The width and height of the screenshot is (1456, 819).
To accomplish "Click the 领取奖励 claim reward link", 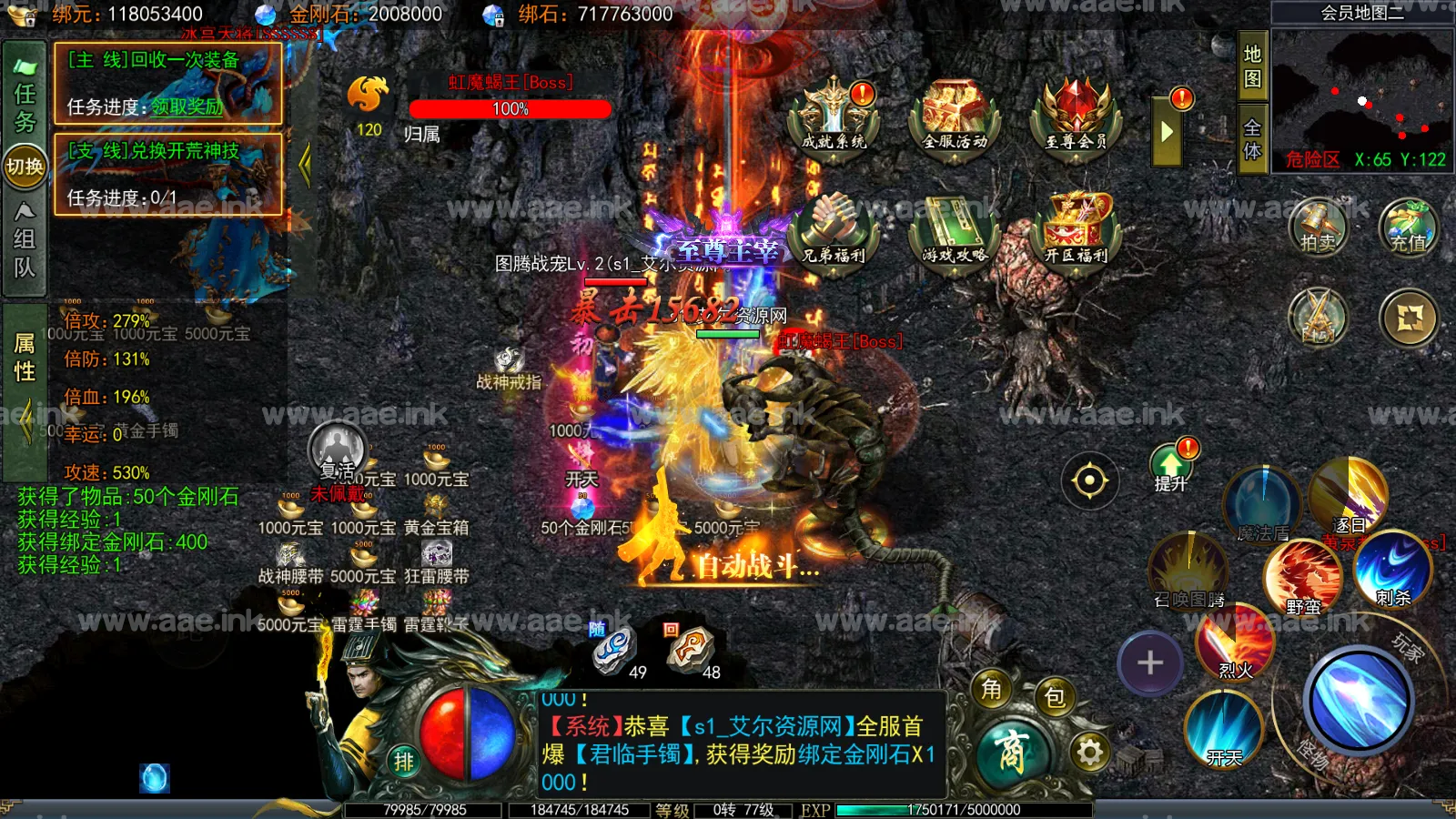I will (x=187, y=107).
